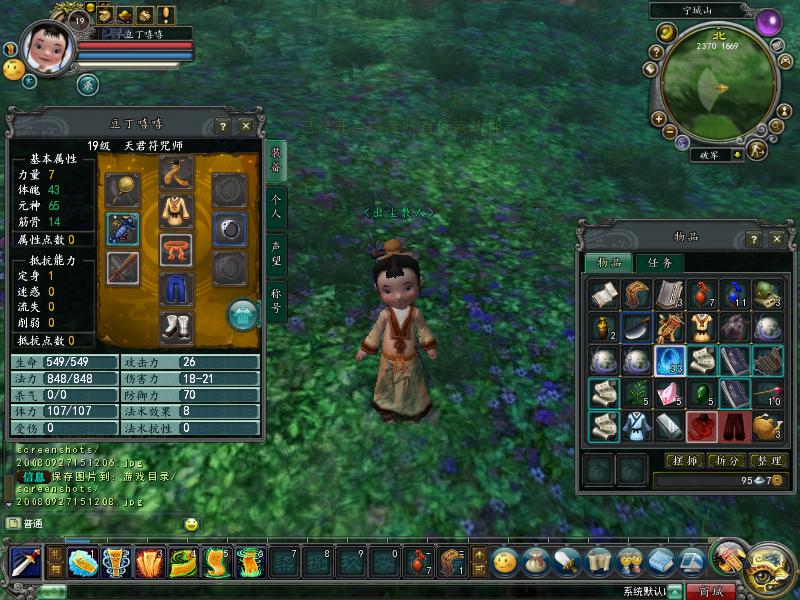800x600 pixels.
Task: Select the equipped ring slot
Action: click(x=229, y=229)
